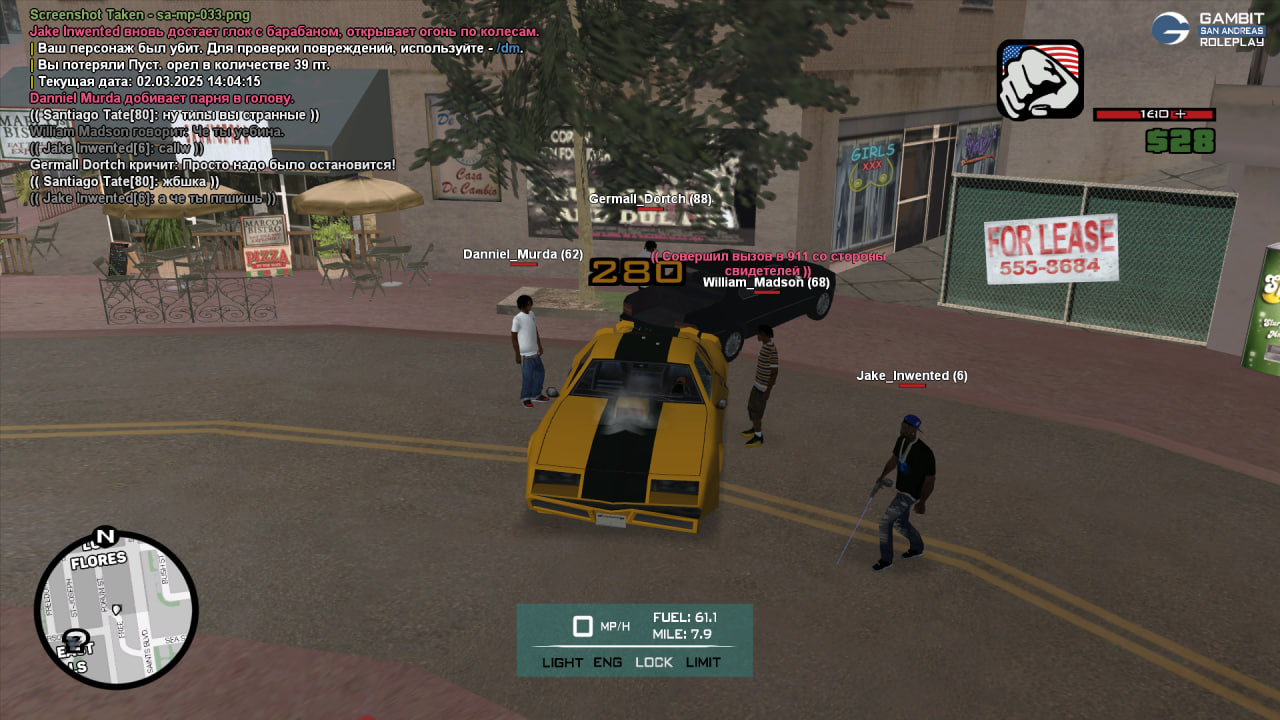Toggle the ENG engine indicator
The width and height of the screenshot is (1280, 720).
click(607, 662)
